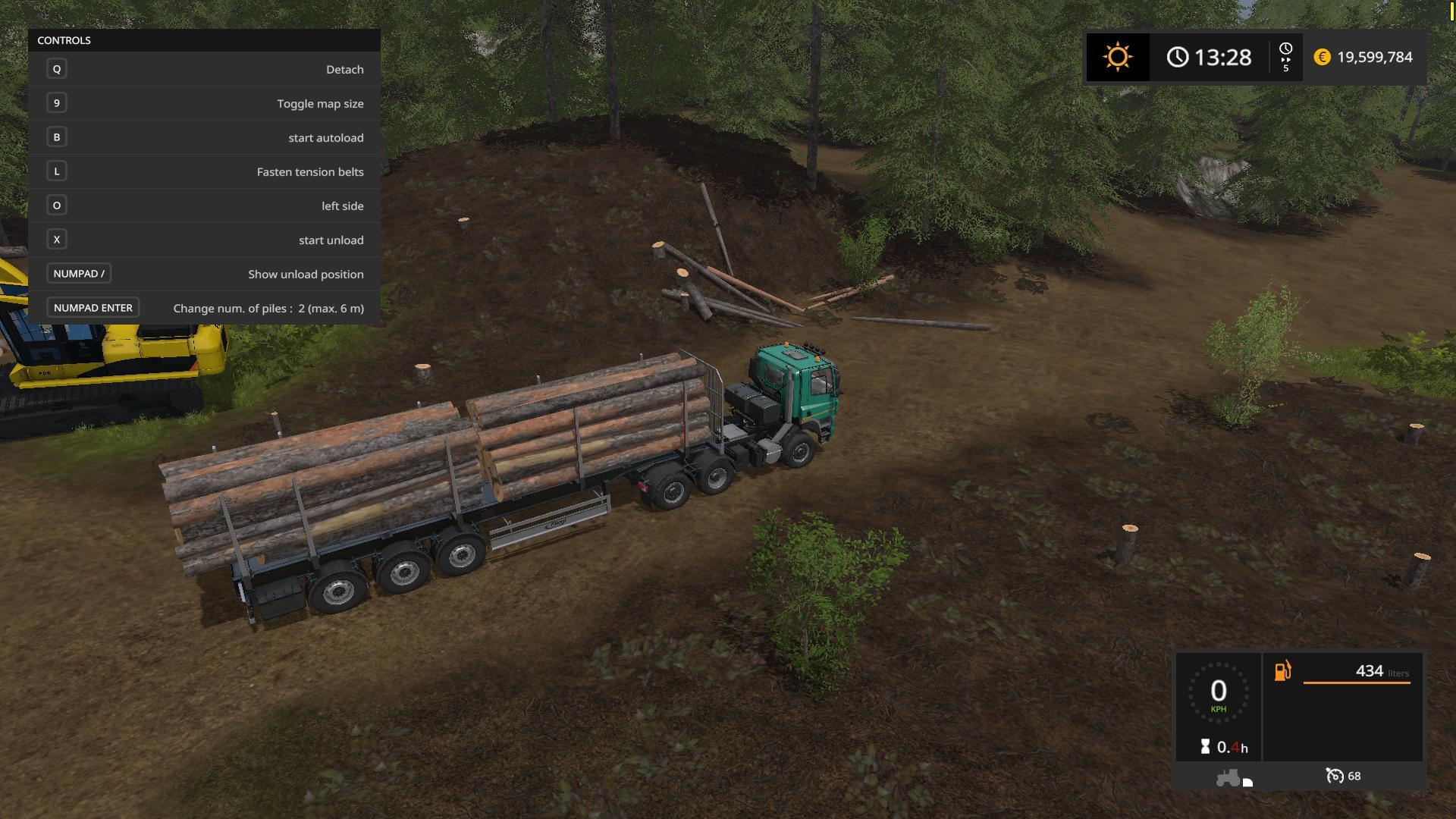The height and width of the screenshot is (819, 1456).
Task: Click the sunny weather icon
Action: pyautogui.click(x=1117, y=58)
